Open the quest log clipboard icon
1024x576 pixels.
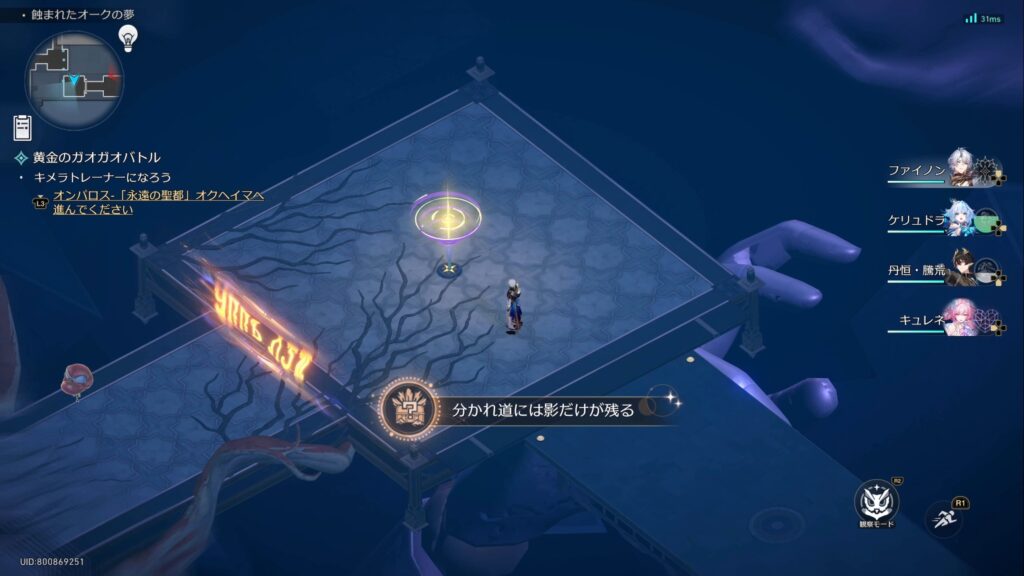pyautogui.click(x=22, y=127)
